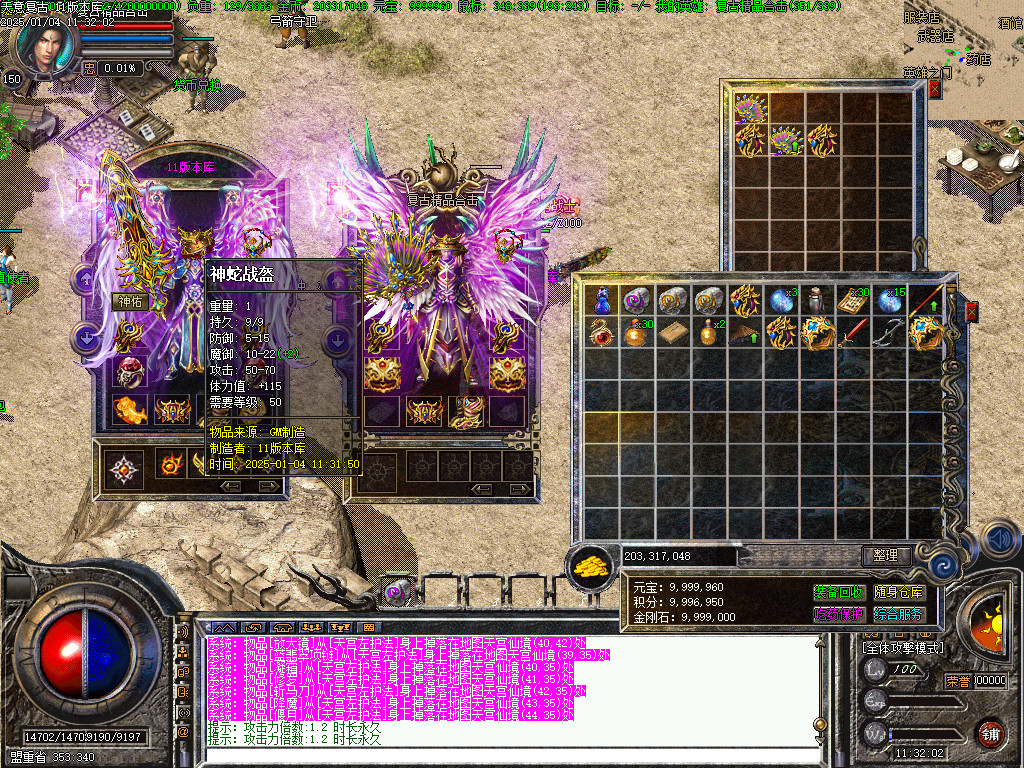Click the gold ingot pile icon
This screenshot has height=768, width=1024.
(591, 567)
